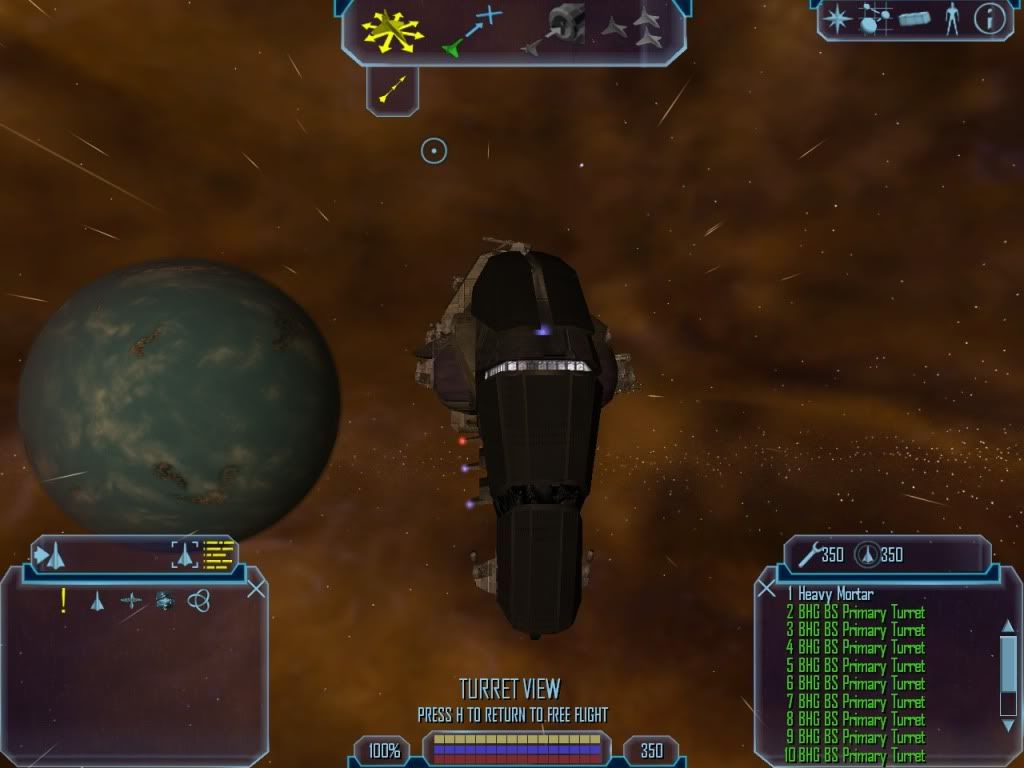
Task: Close the weapons list panel
Action: [x=767, y=589]
